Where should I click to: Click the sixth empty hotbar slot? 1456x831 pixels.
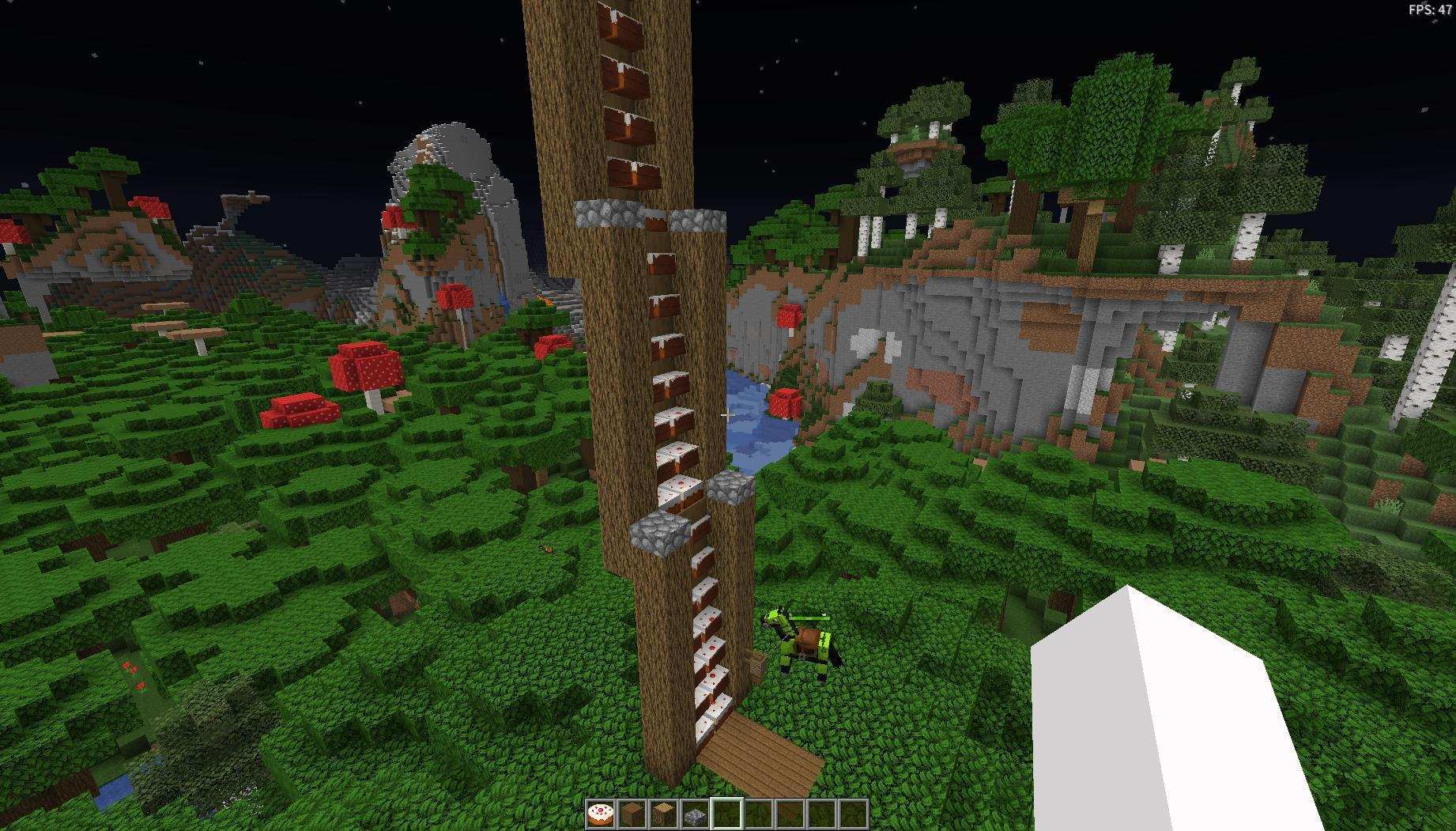coord(758,814)
